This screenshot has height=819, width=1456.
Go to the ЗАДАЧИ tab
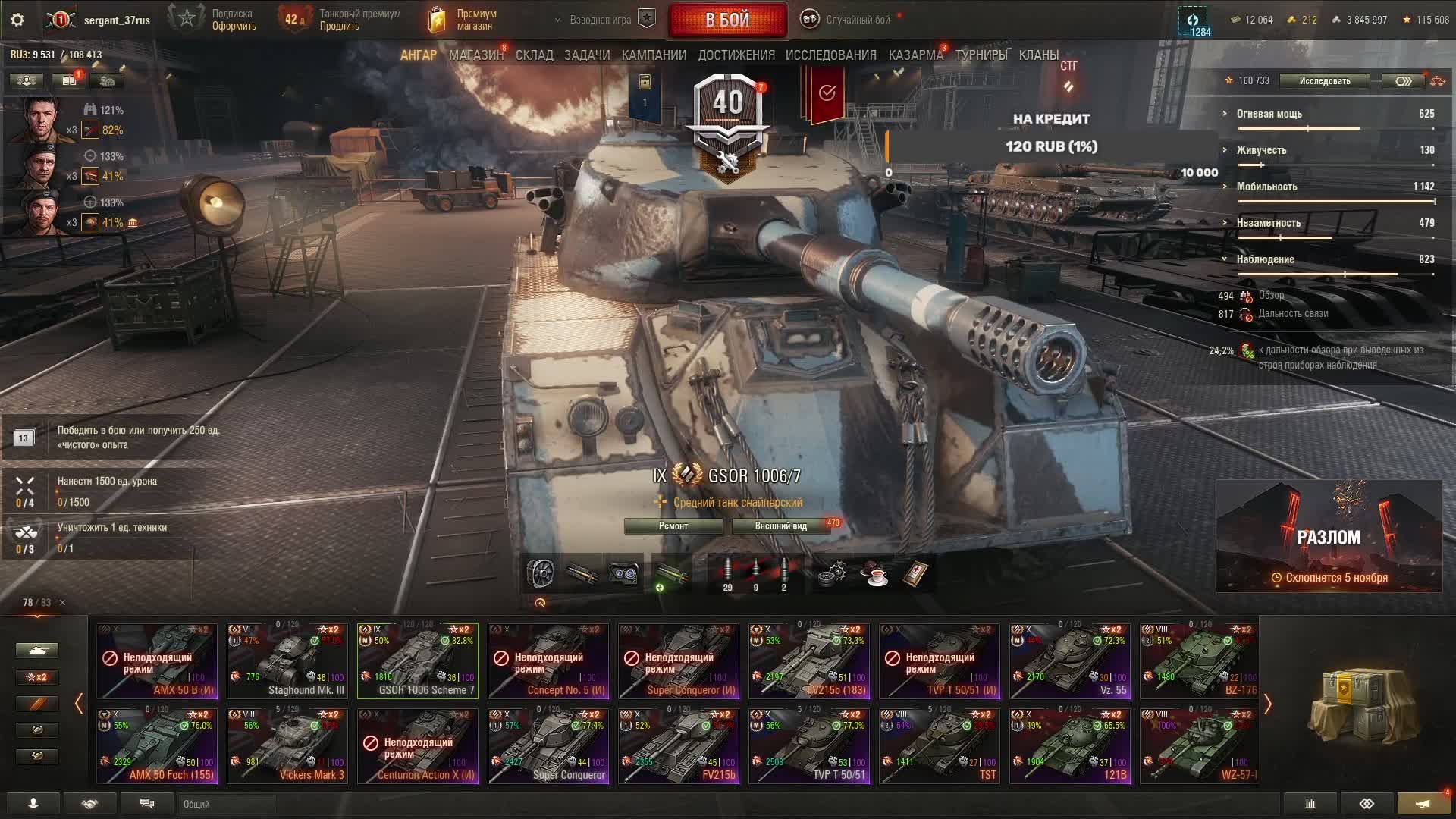click(587, 55)
